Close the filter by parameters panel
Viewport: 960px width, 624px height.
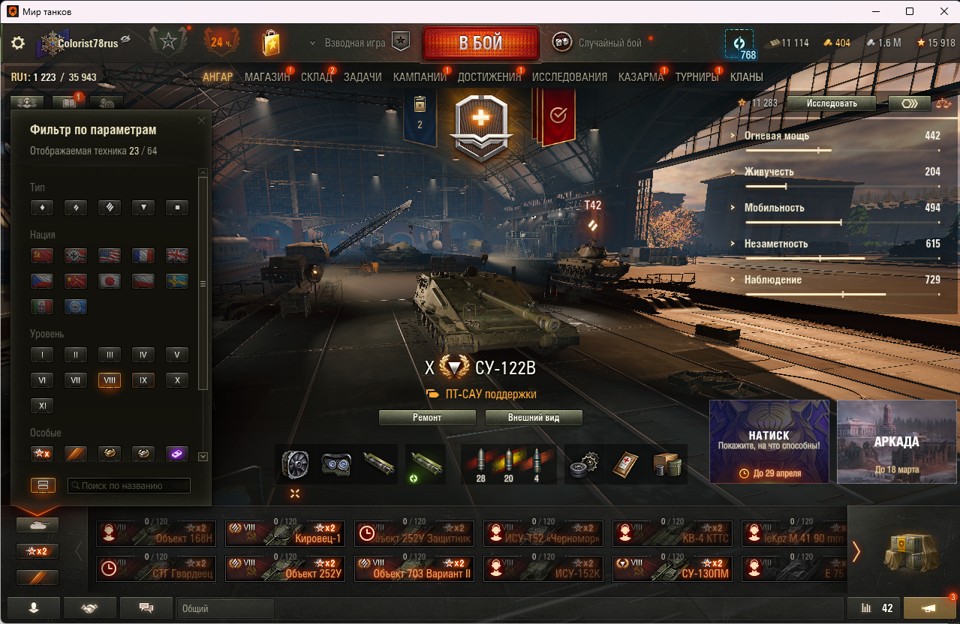[201, 121]
